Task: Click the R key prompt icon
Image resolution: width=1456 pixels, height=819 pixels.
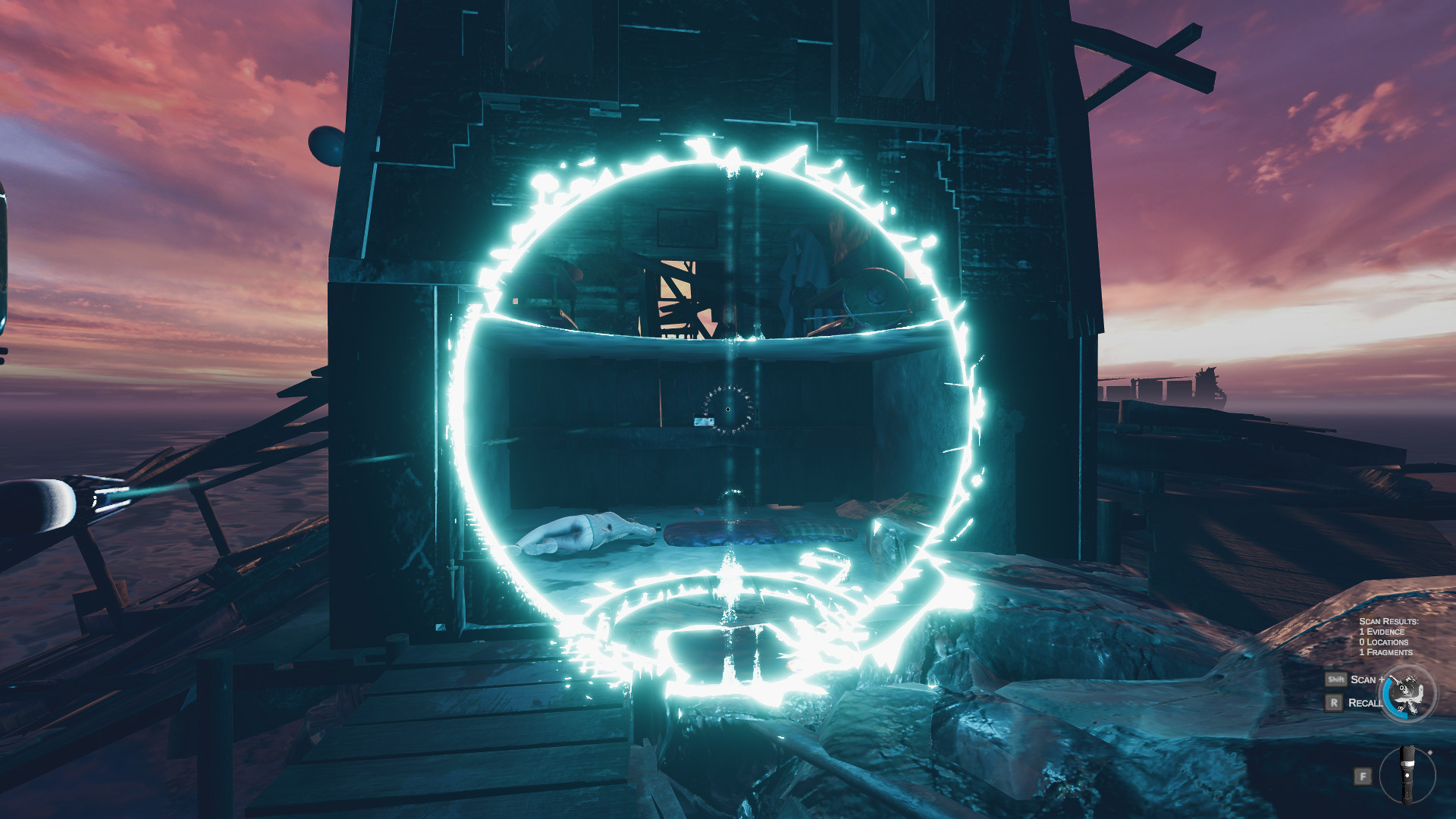Action: (x=1335, y=702)
